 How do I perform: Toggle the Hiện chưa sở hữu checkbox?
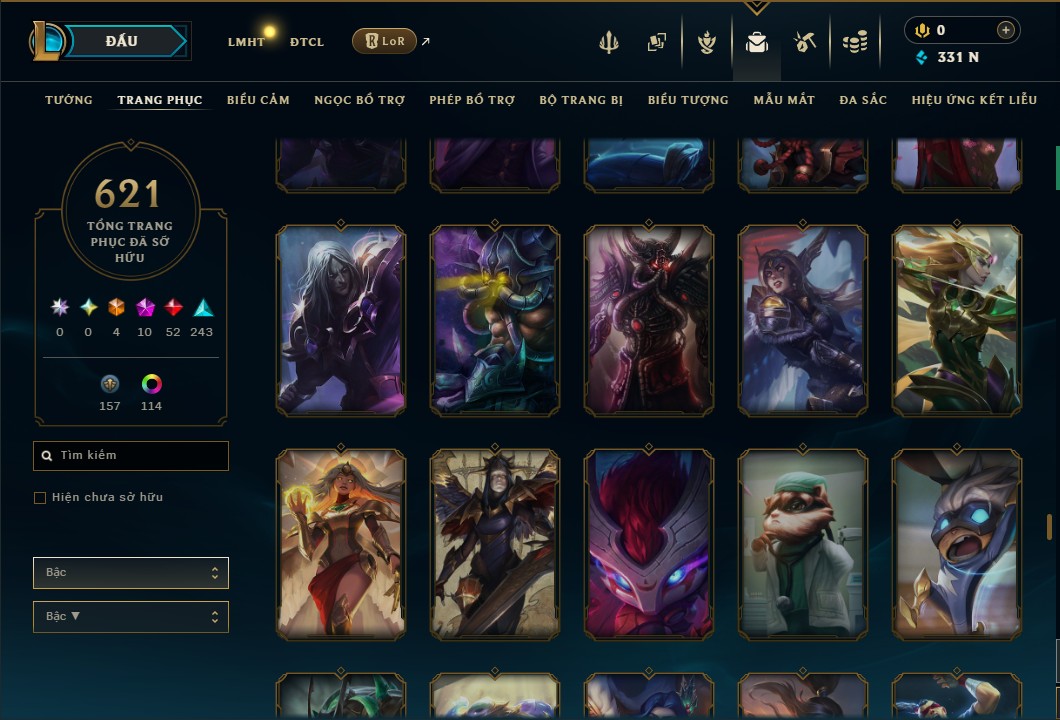(x=40, y=498)
